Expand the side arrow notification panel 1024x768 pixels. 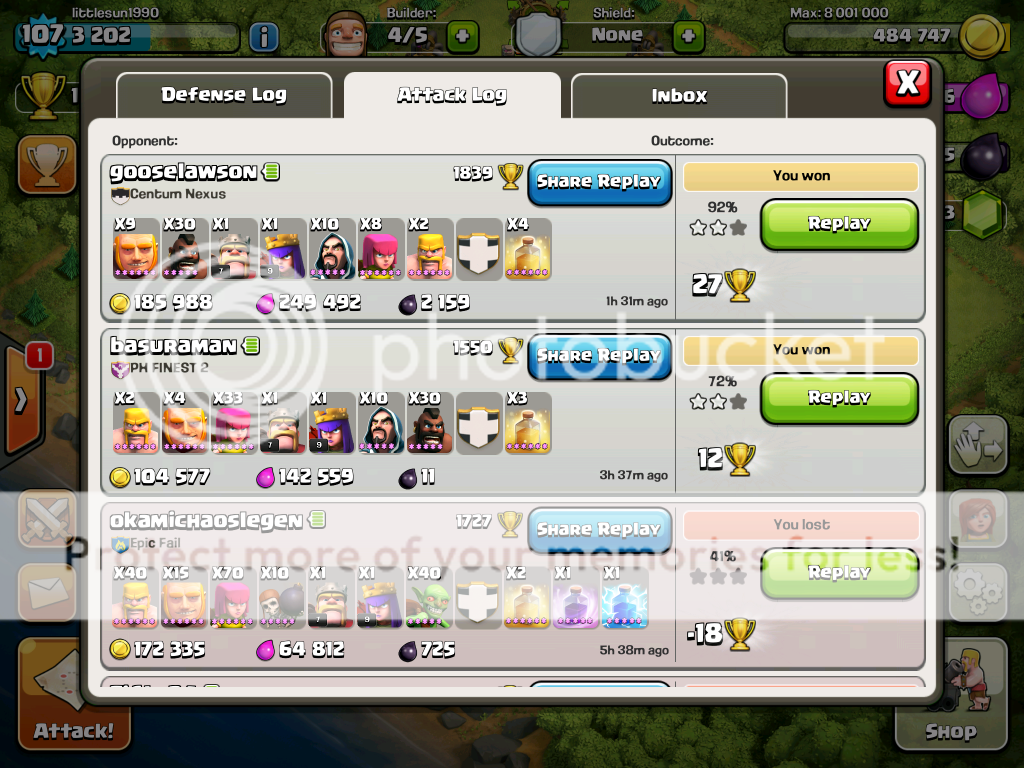pyautogui.click(x=22, y=401)
